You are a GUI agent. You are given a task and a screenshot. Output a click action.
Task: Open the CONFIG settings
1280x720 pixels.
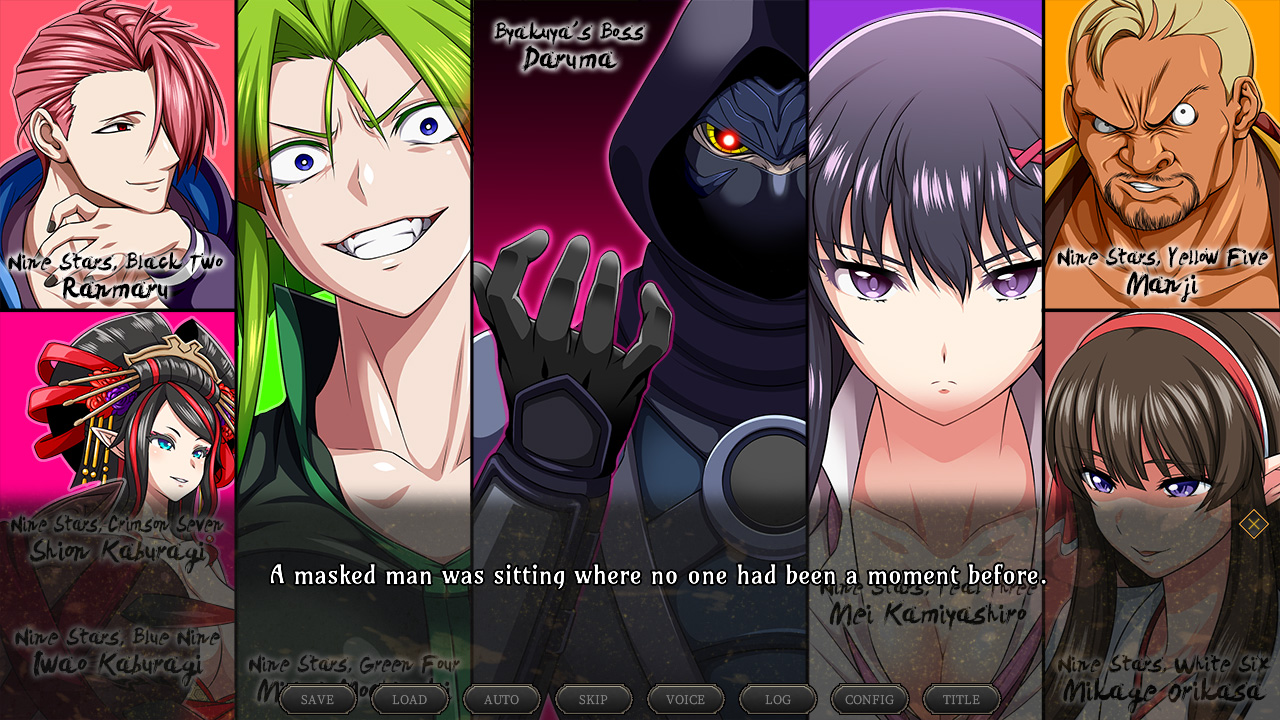[870, 699]
